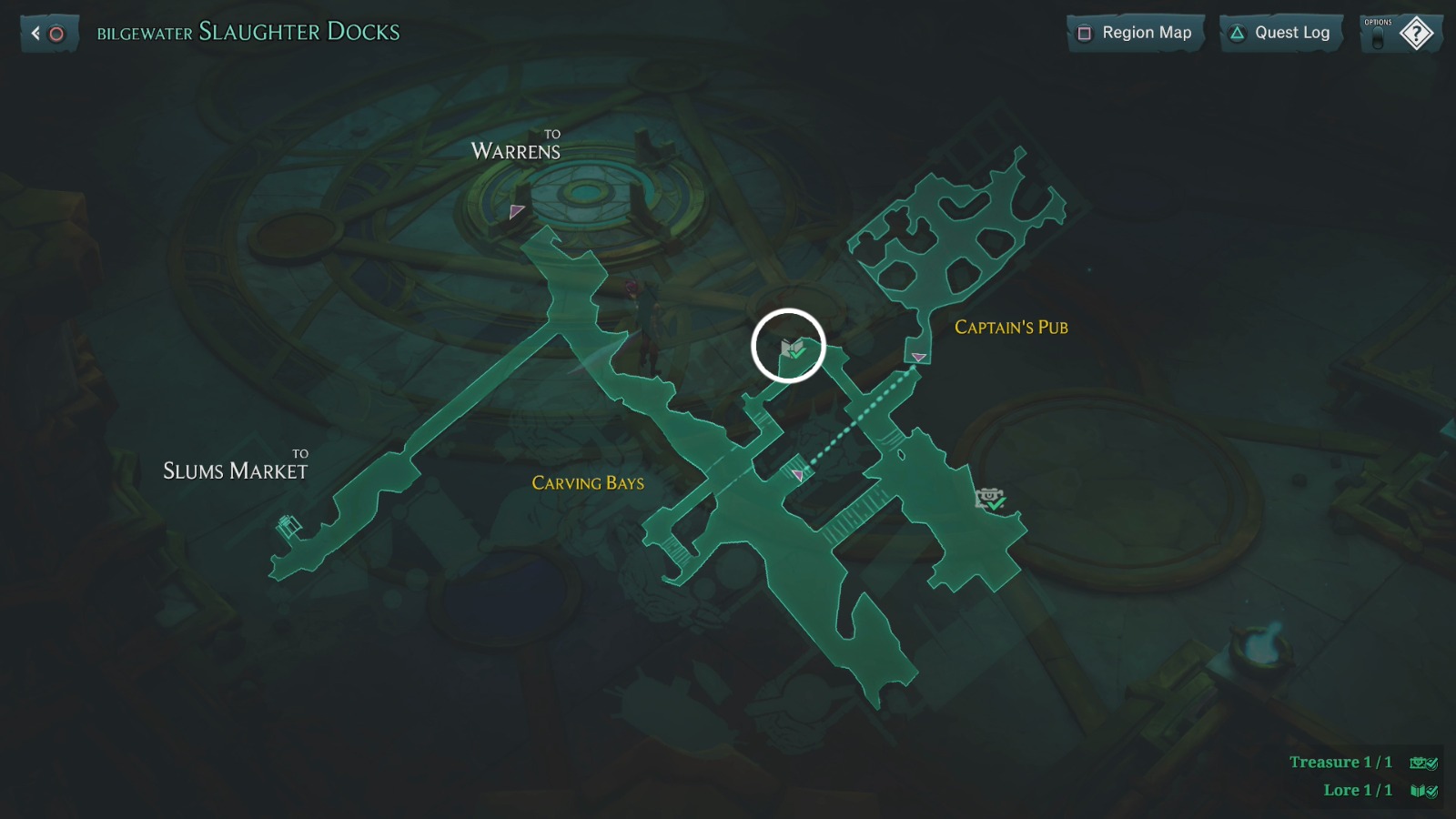Click the lore book icon inside the white circle

point(790,349)
